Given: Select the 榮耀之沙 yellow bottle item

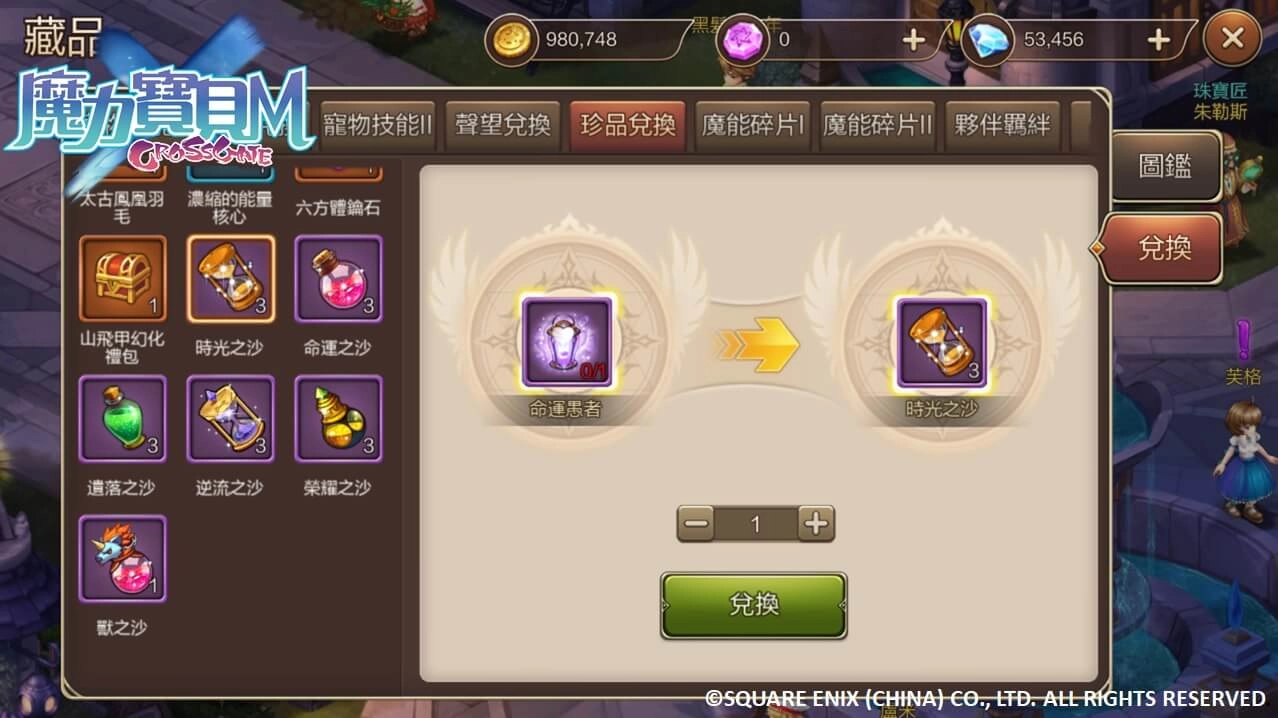Looking at the screenshot, I should pyautogui.click(x=339, y=419).
